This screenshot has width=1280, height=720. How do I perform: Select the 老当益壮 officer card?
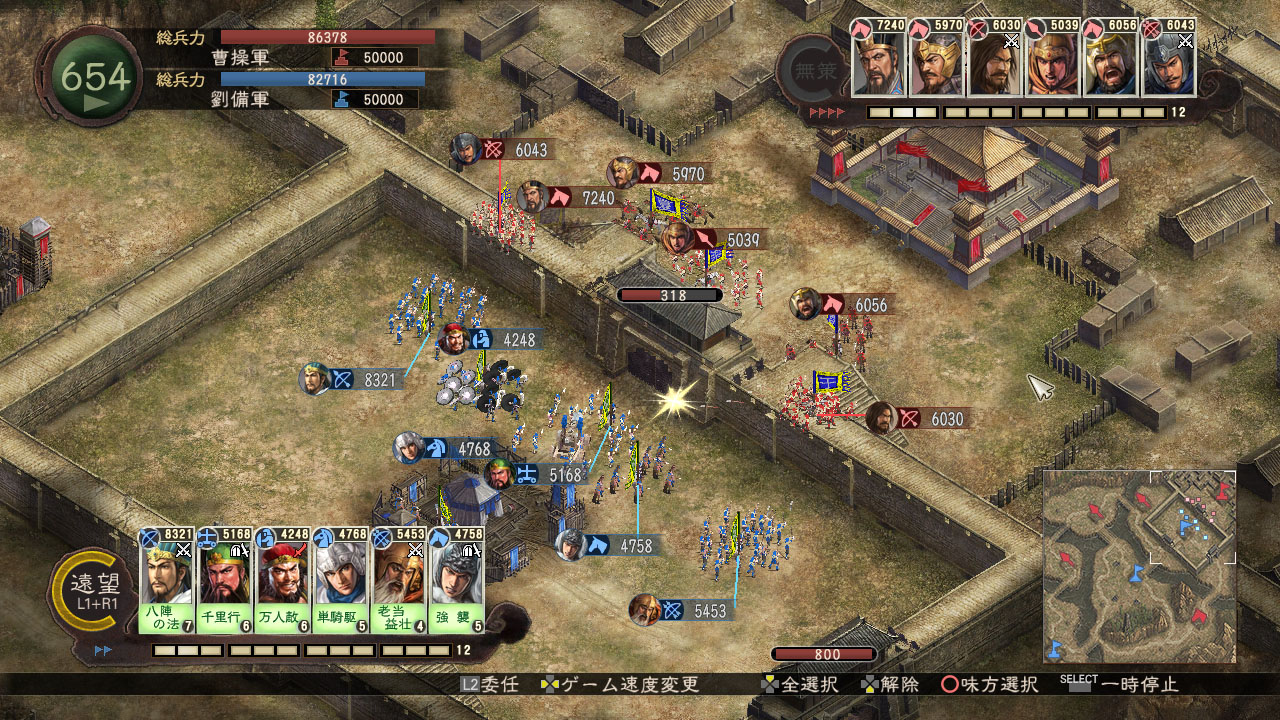[399, 580]
